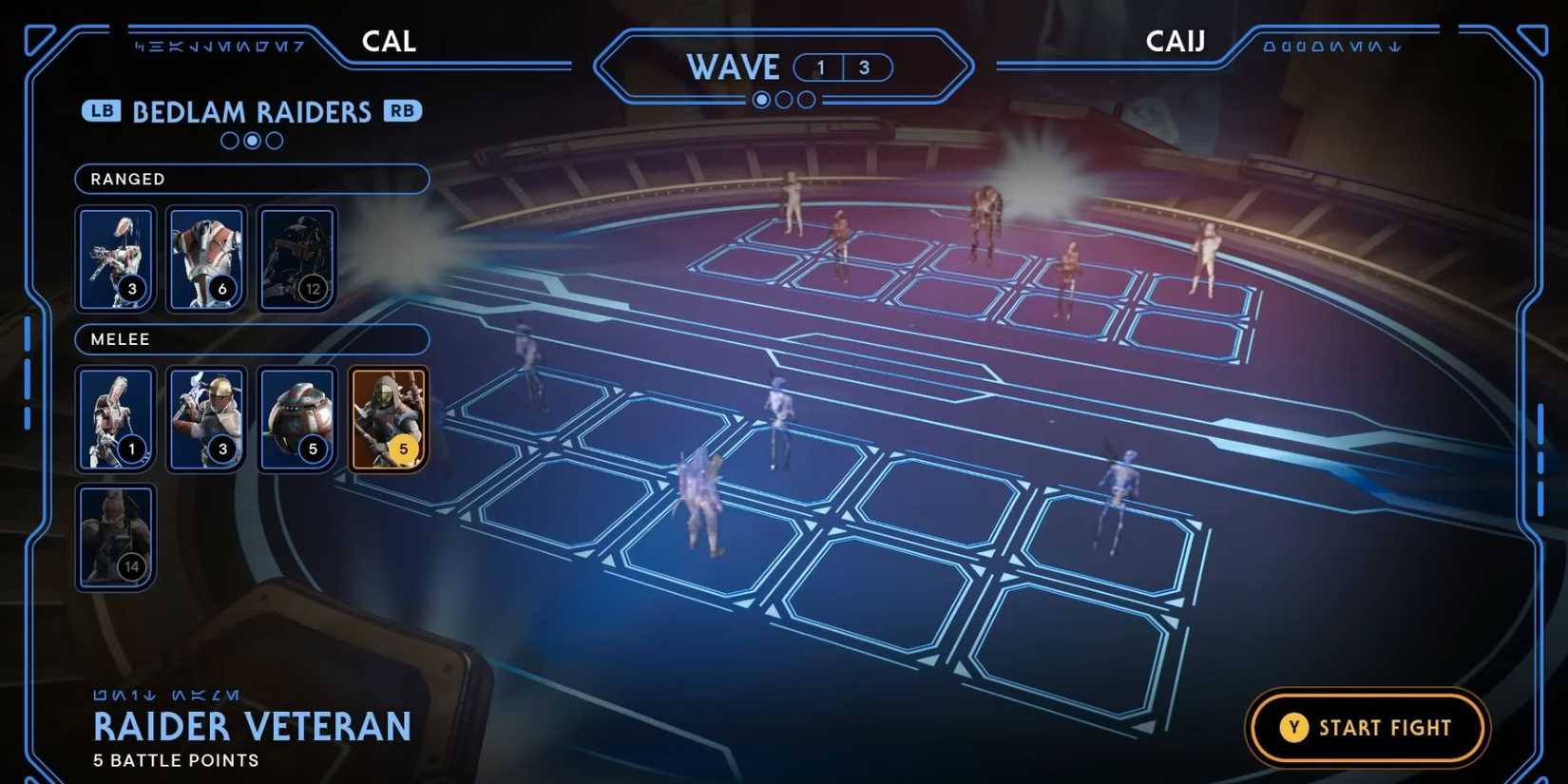Select the rolling droideka melee unit

(x=297, y=418)
